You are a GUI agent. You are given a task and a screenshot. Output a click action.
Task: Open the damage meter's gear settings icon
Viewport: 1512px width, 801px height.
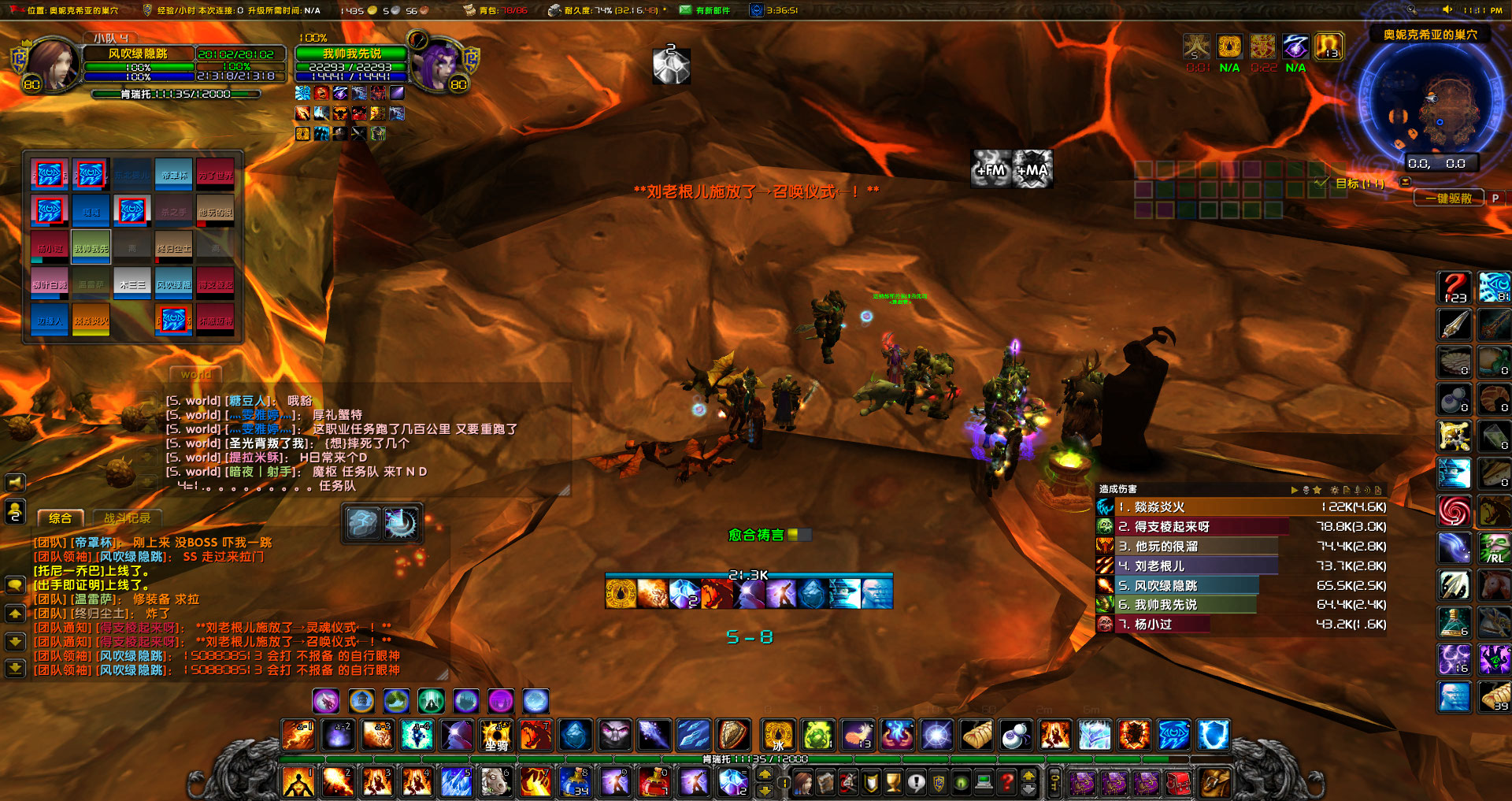[x=1335, y=489]
